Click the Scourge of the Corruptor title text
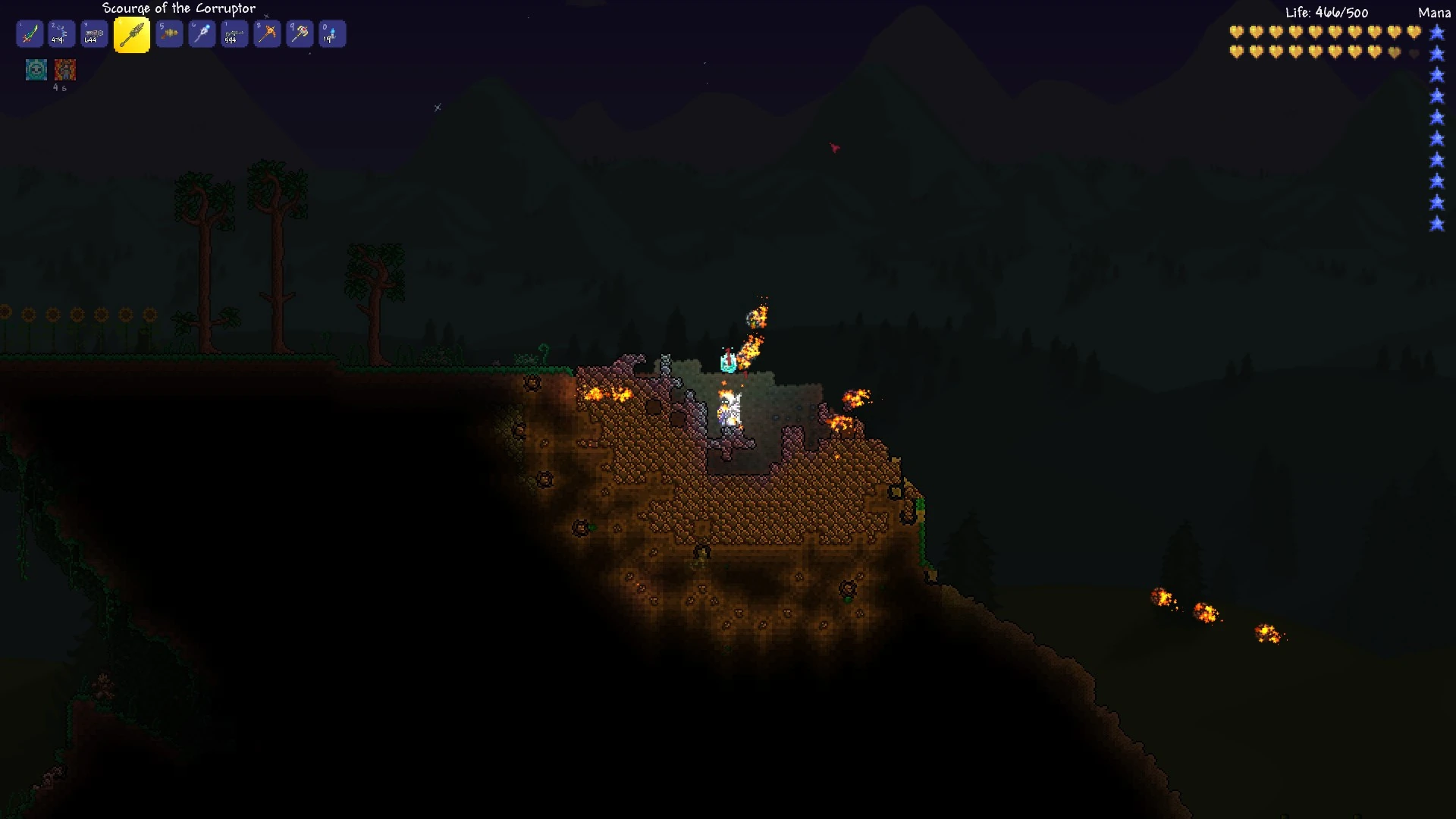 (178, 8)
